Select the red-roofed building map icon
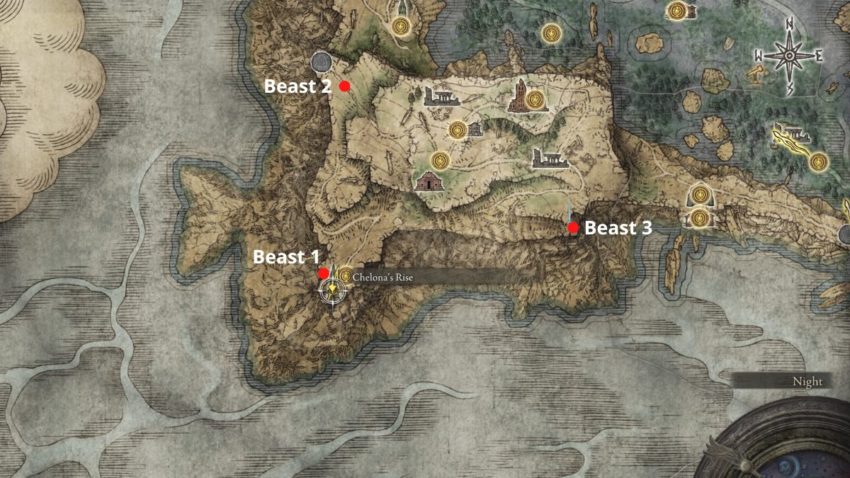Viewport: 850px width, 478px height. pos(427,180)
